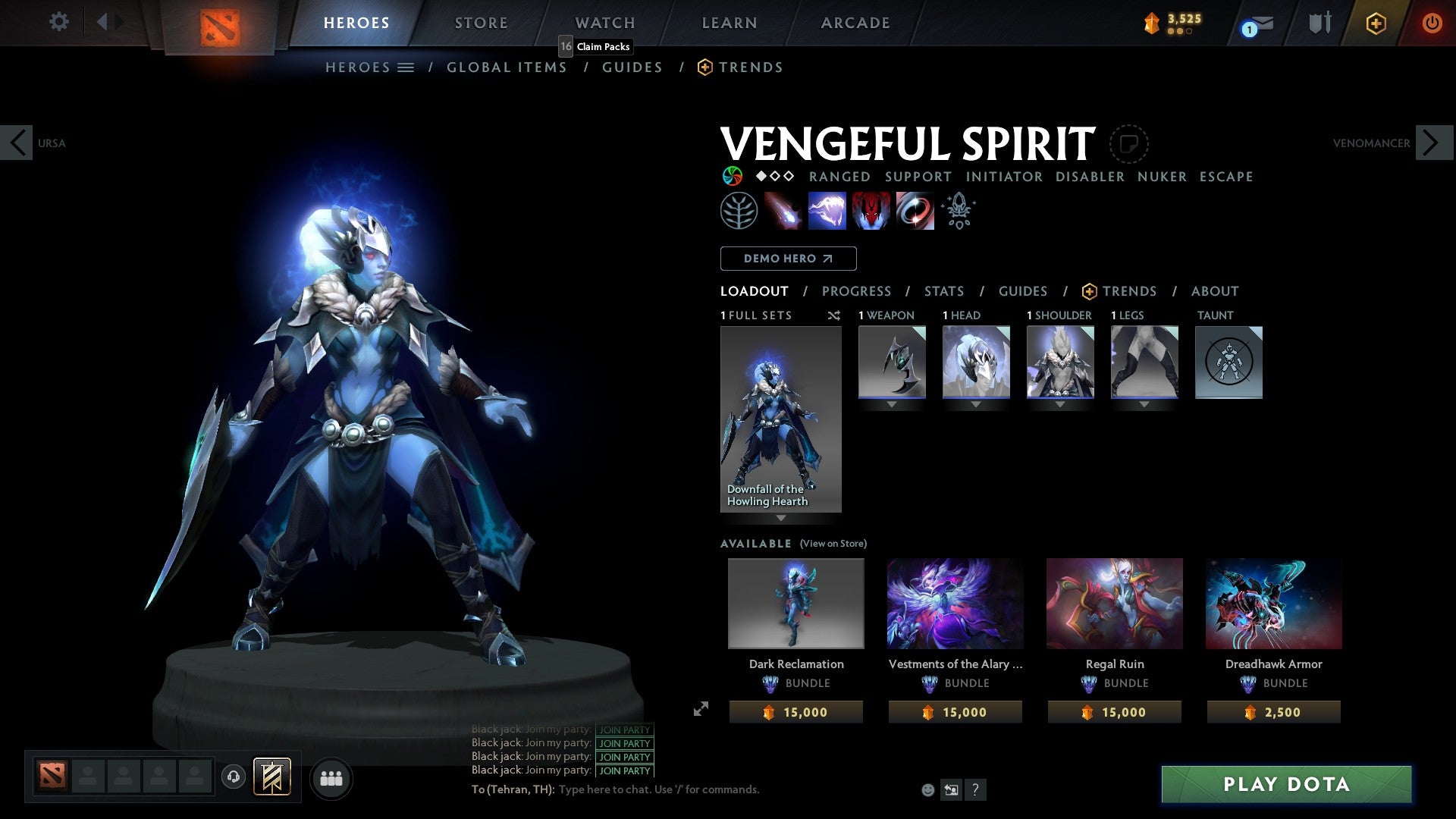Toggle expanded hero preview with the arrows icon
The width and height of the screenshot is (1456, 819).
pyautogui.click(x=700, y=710)
